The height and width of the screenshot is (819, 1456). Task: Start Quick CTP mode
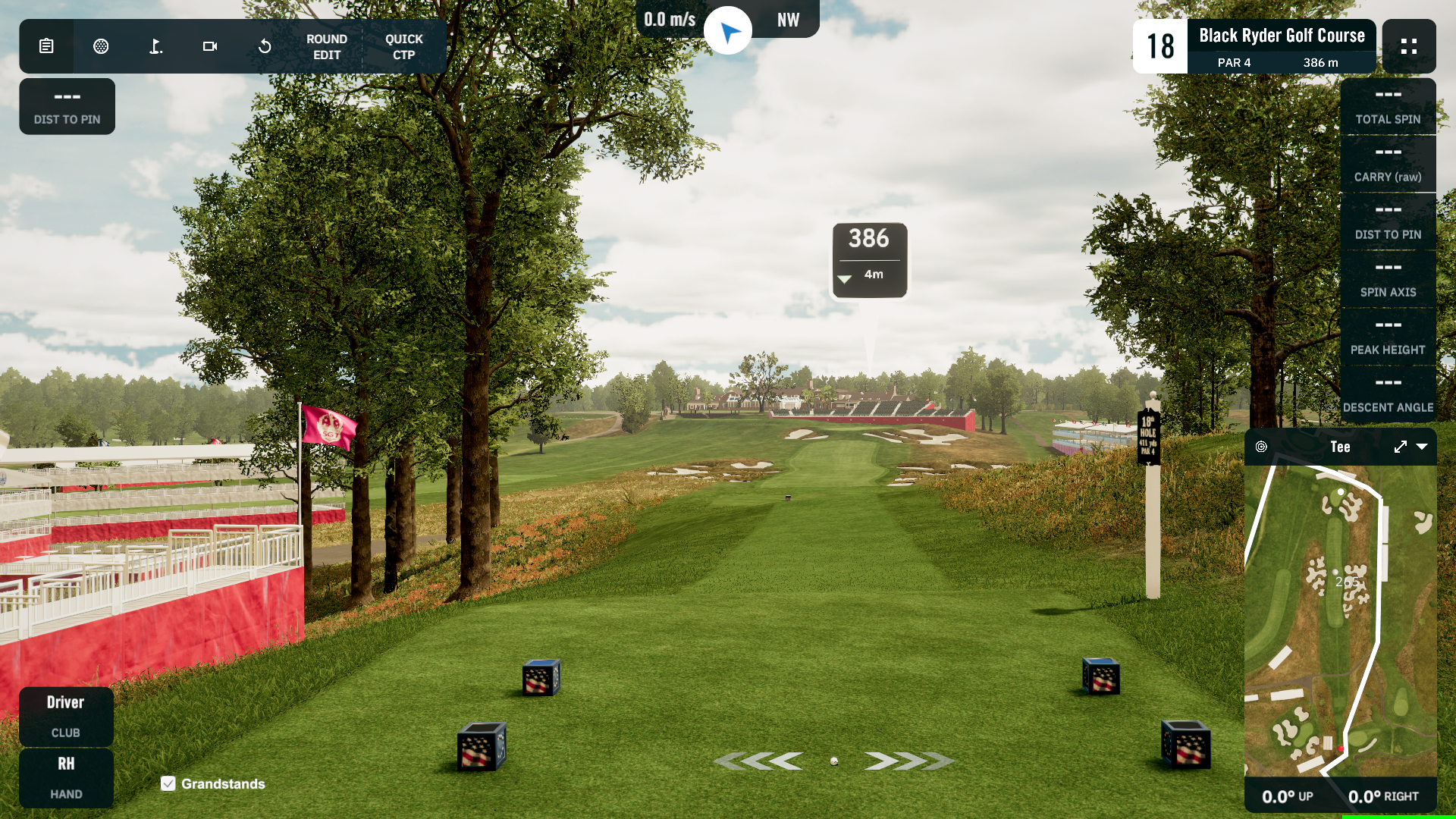pos(403,46)
